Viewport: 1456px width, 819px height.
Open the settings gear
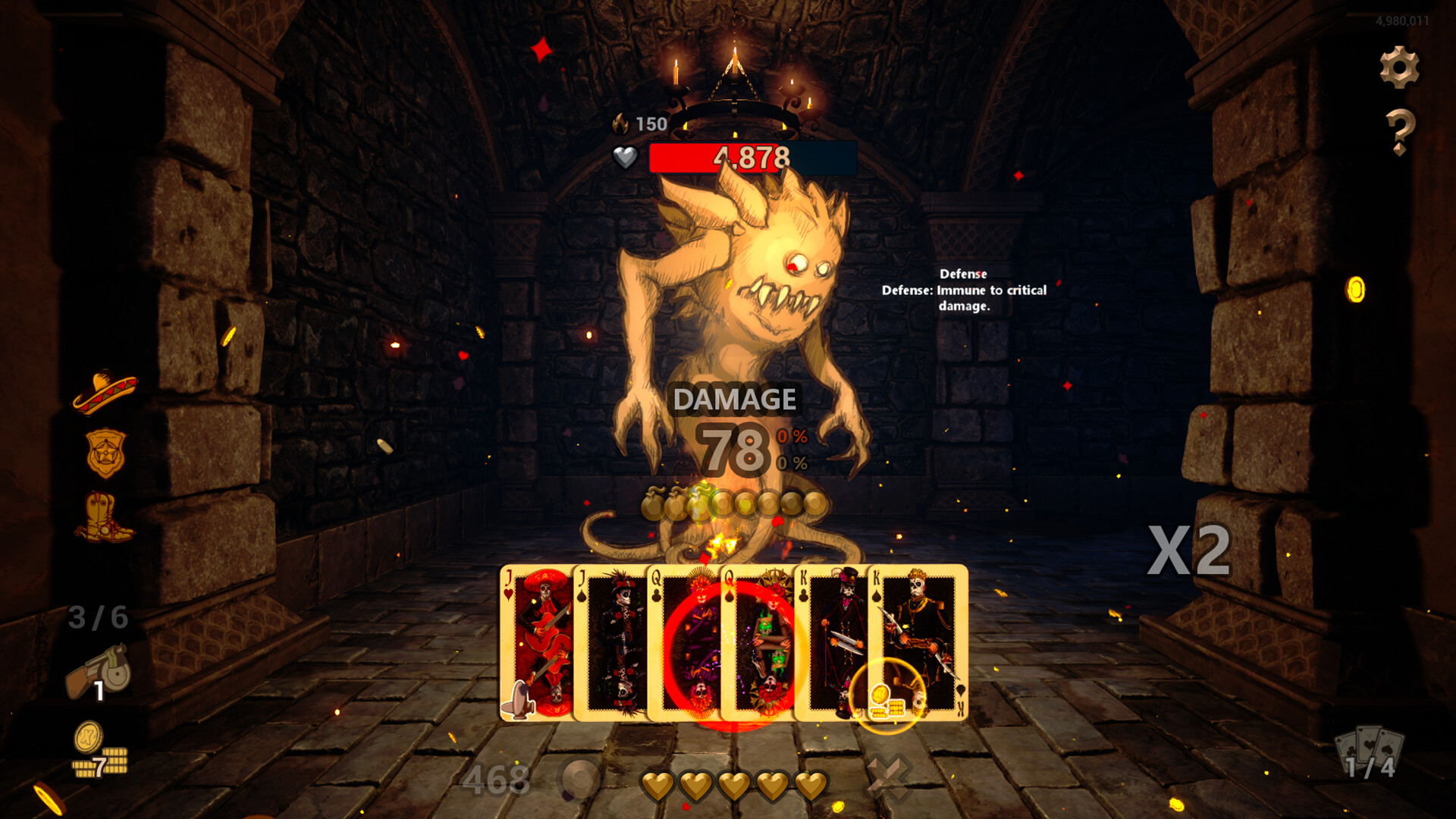click(1401, 67)
